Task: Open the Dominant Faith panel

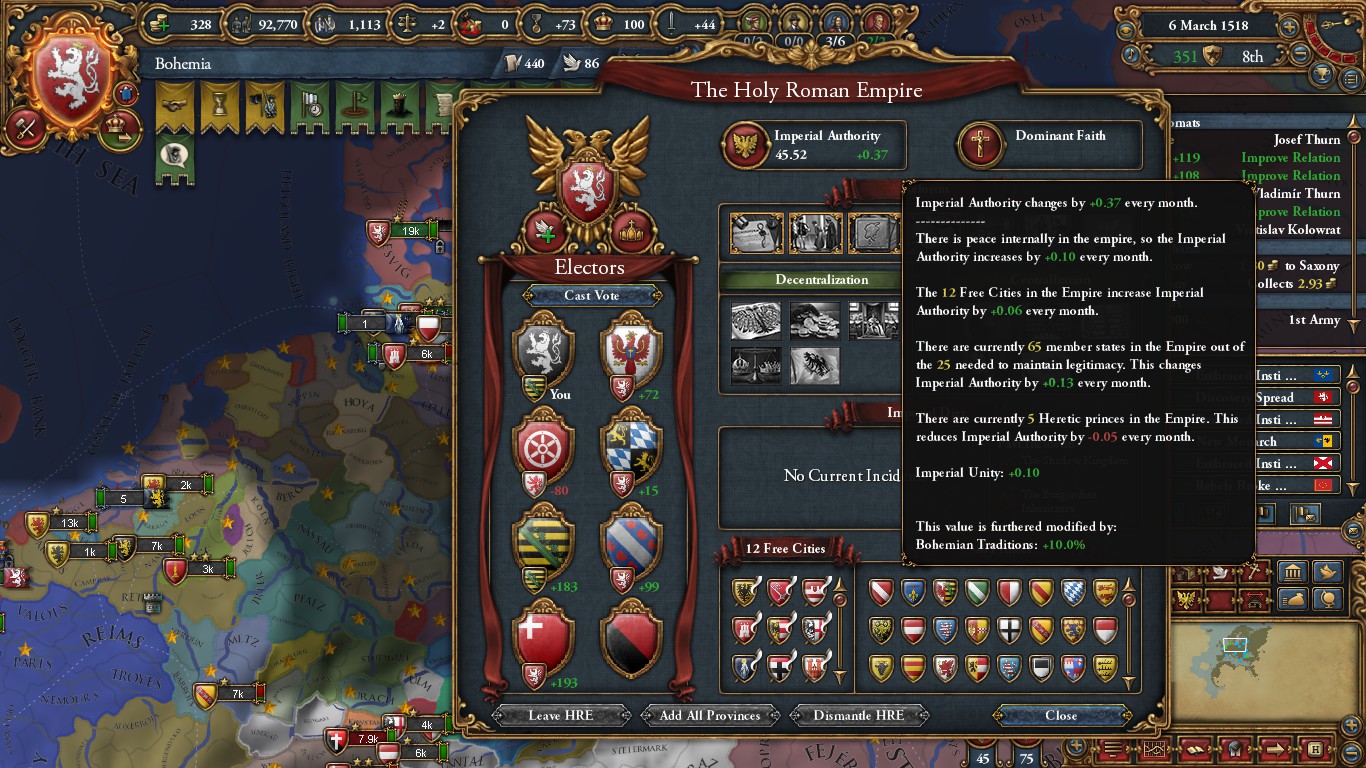Action: click(x=1049, y=146)
